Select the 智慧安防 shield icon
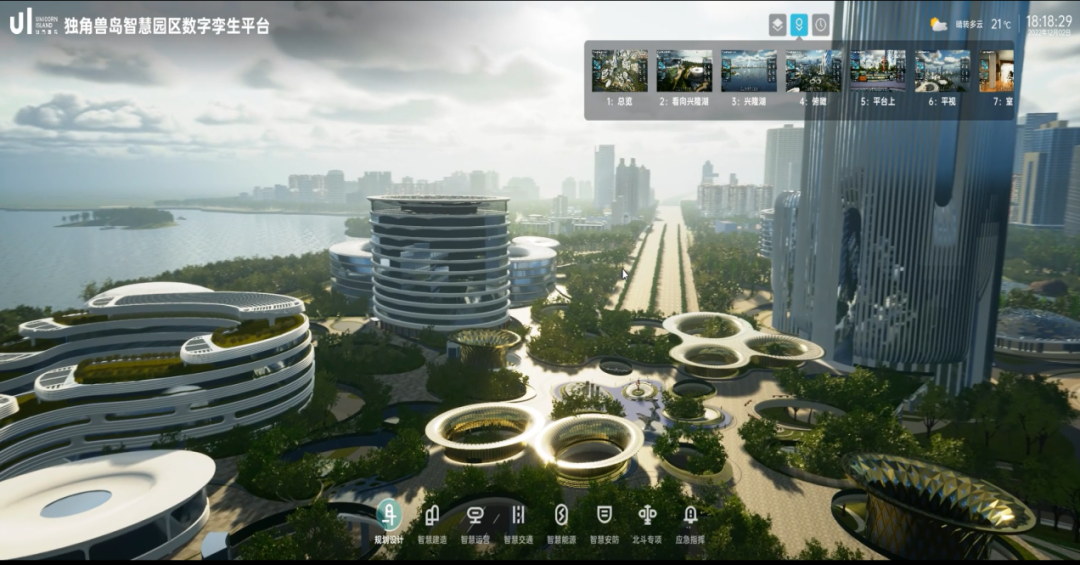 point(604,516)
